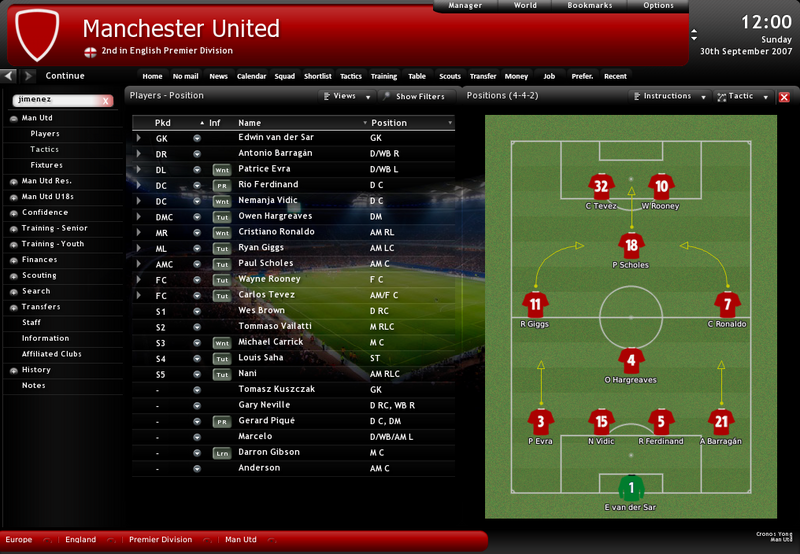The image size is (800, 554).
Task: Open the Transfer tab
Action: (x=482, y=76)
